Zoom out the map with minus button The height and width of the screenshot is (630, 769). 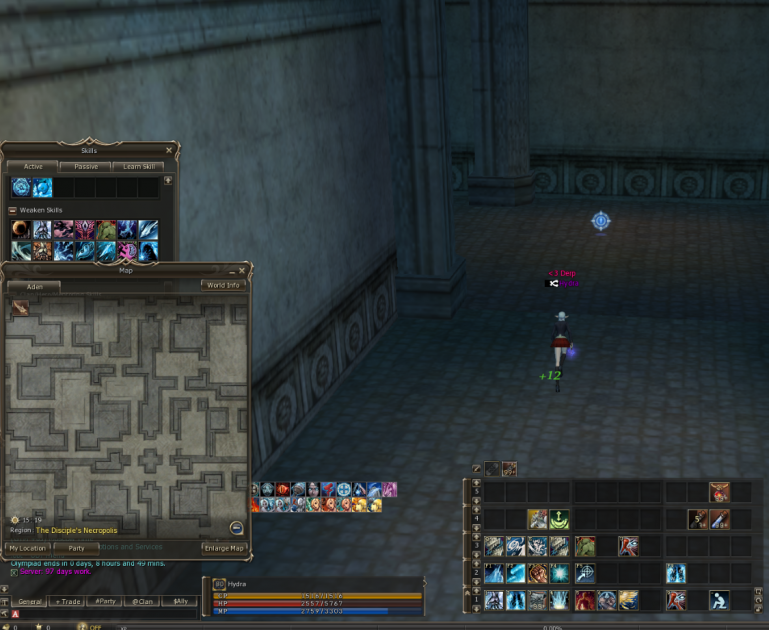(236, 528)
